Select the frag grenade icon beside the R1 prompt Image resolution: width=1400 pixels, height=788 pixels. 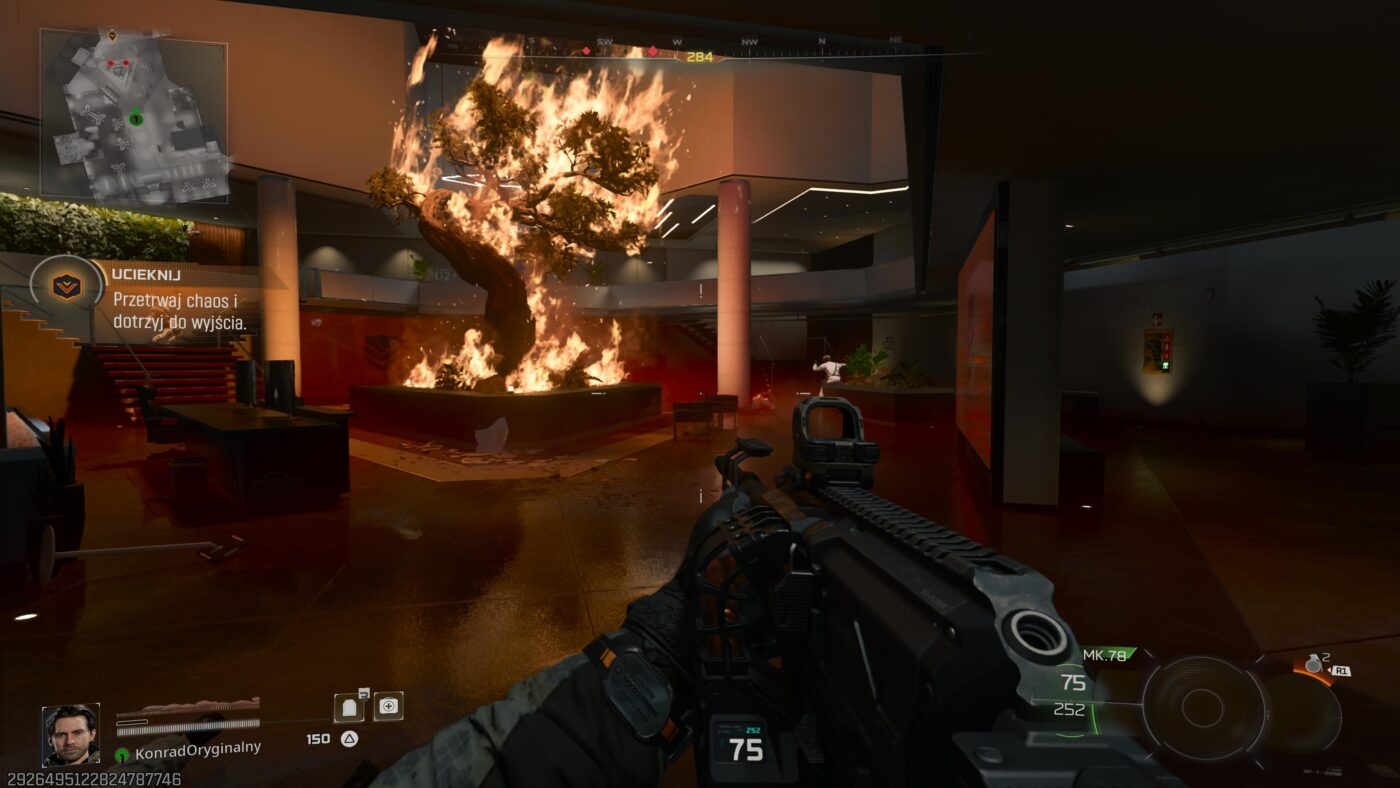[x=1314, y=663]
